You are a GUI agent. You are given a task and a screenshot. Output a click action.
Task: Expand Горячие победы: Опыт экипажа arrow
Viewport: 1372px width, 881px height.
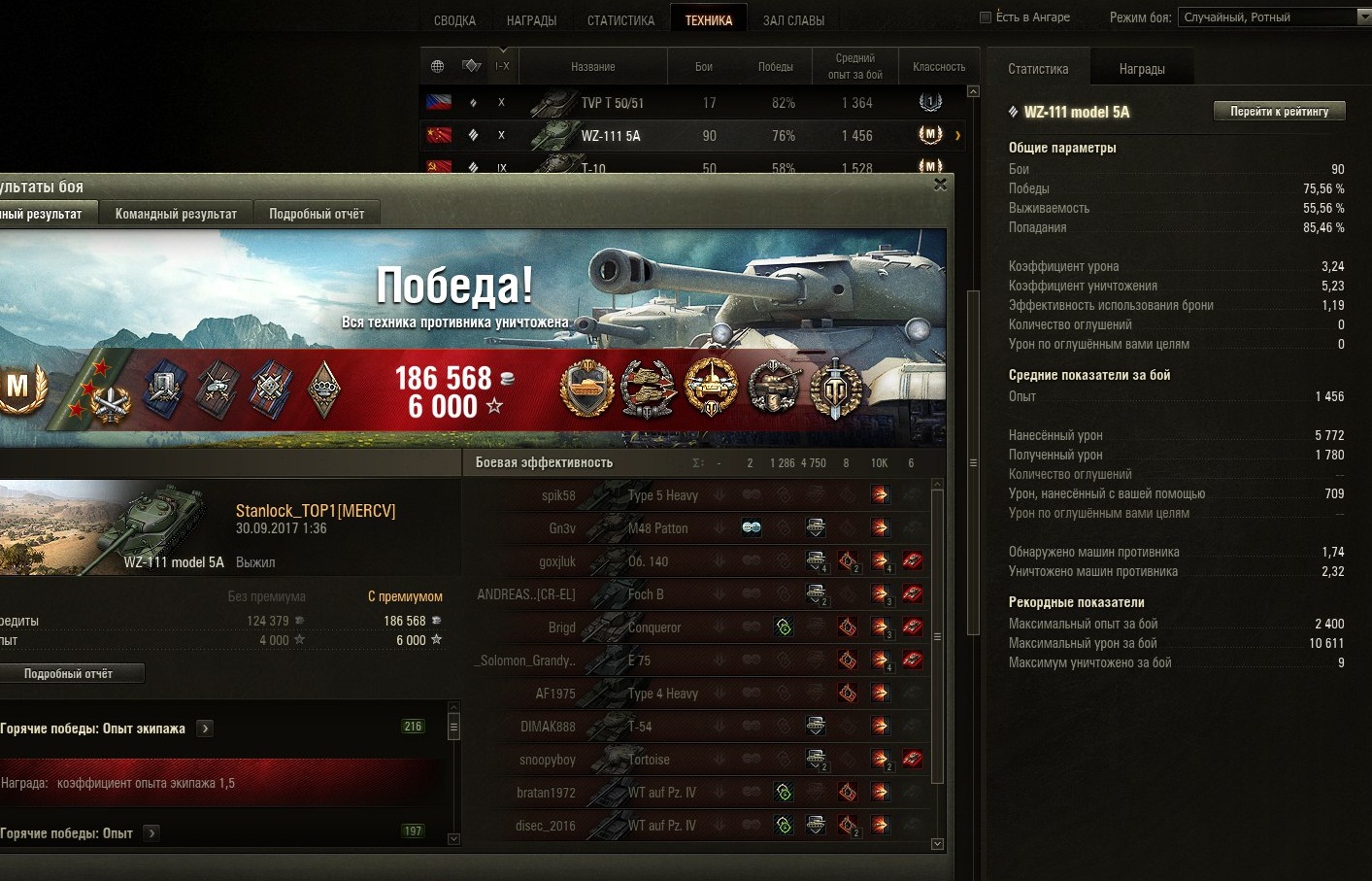point(205,729)
